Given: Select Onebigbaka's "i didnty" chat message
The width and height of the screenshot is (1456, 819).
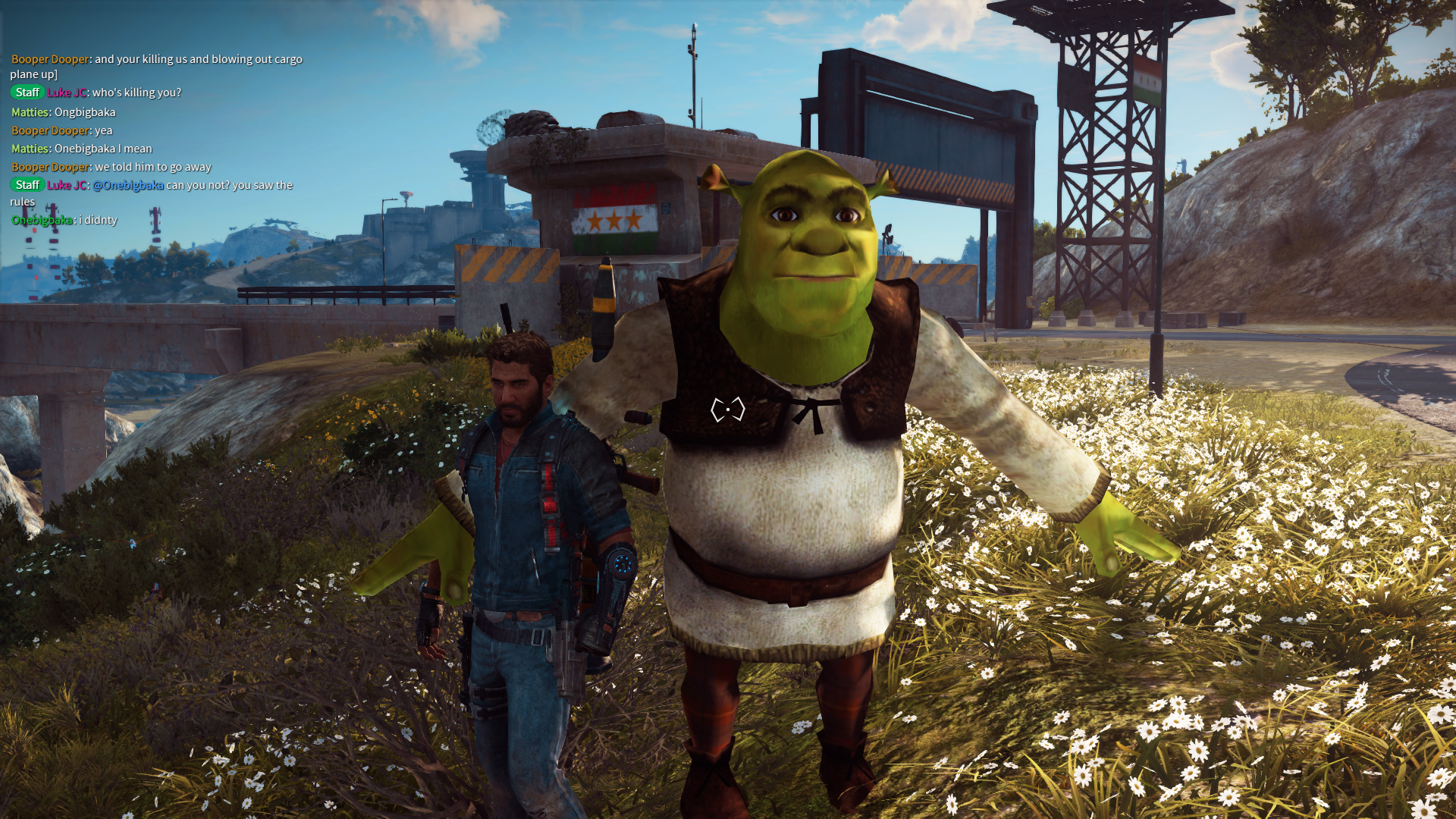Looking at the screenshot, I should 100,220.
